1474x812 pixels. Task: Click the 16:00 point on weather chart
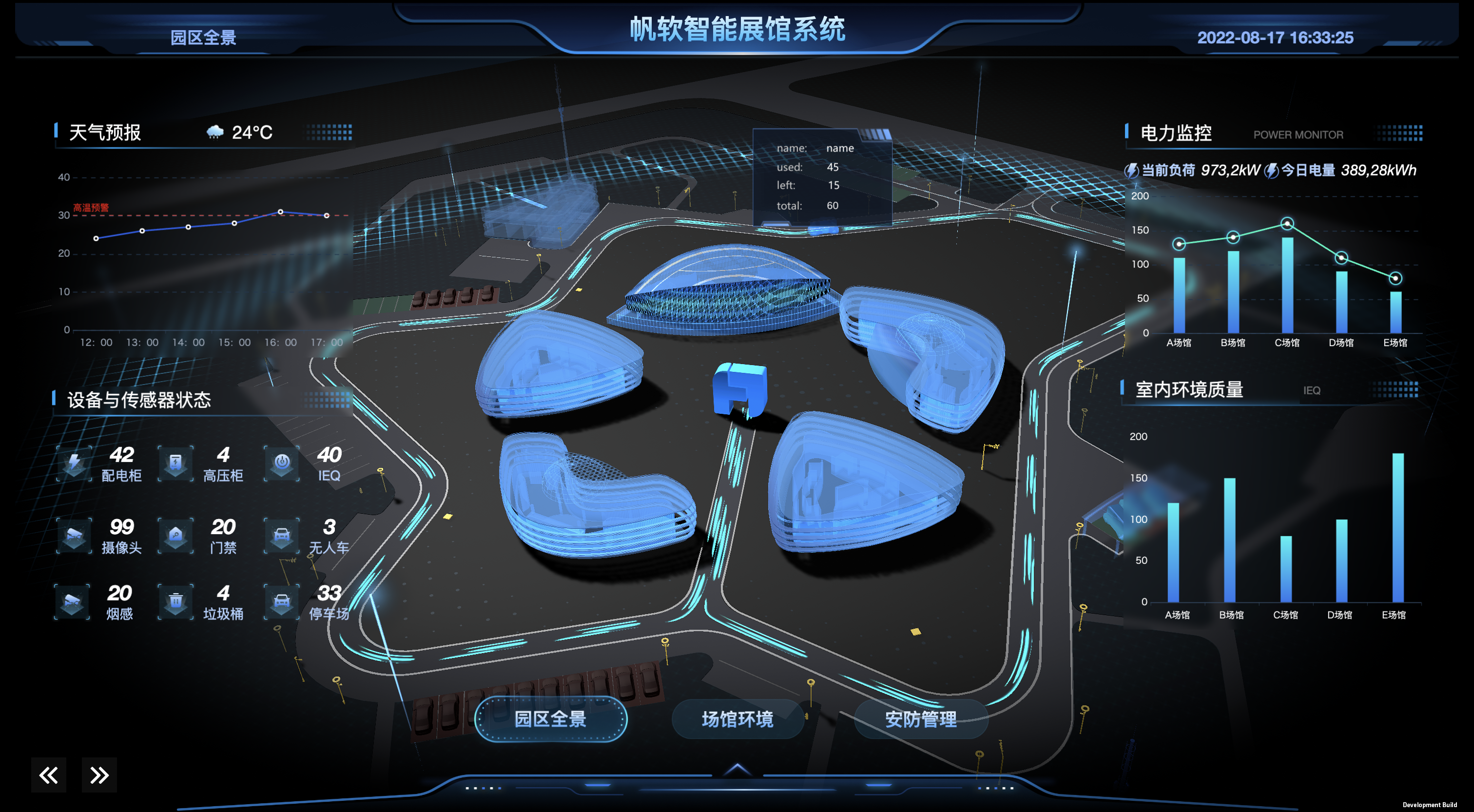coord(280,212)
